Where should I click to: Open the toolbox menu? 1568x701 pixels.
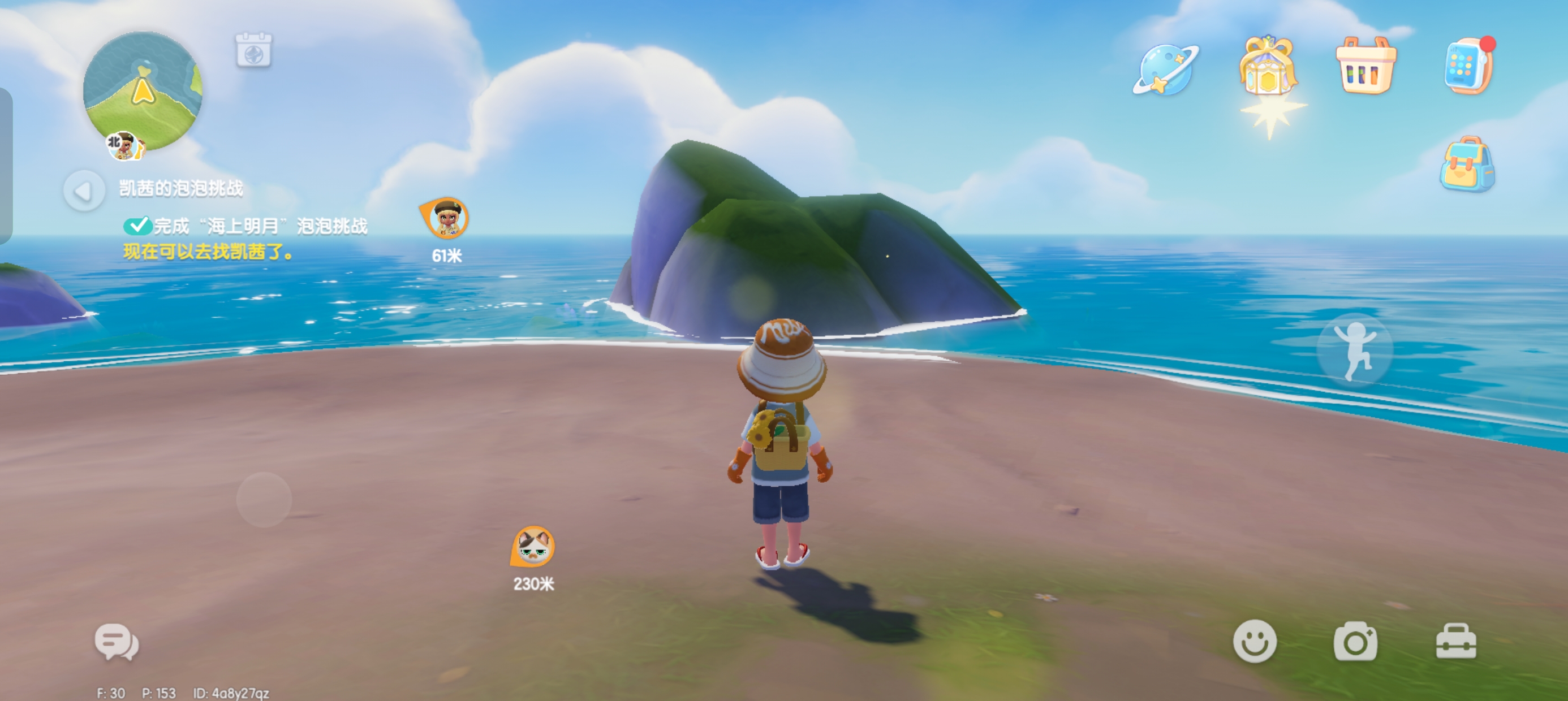(1456, 642)
